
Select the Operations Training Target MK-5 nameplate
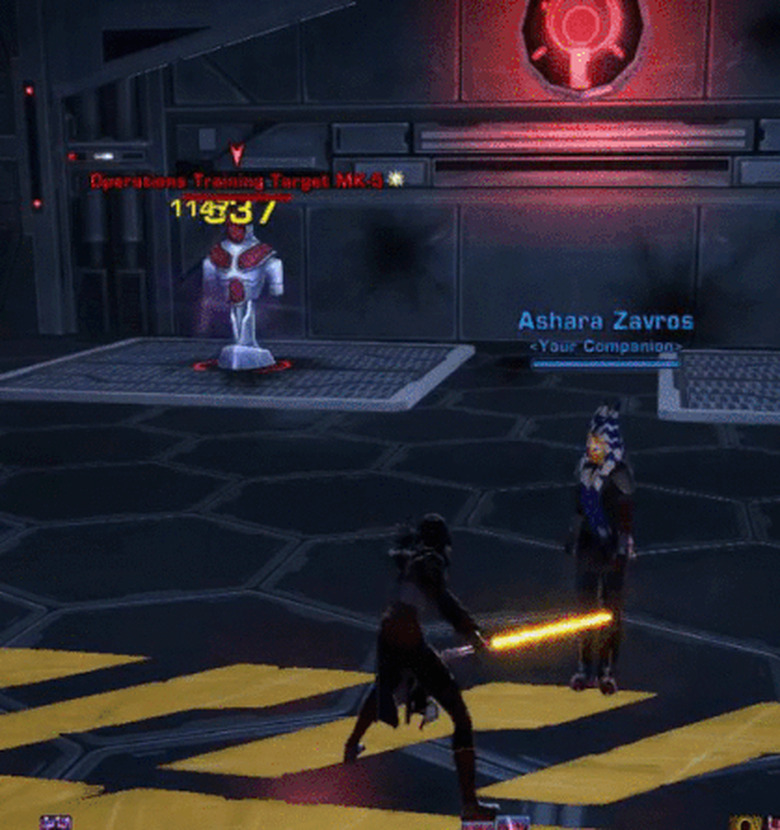pyautogui.click(x=238, y=181)
